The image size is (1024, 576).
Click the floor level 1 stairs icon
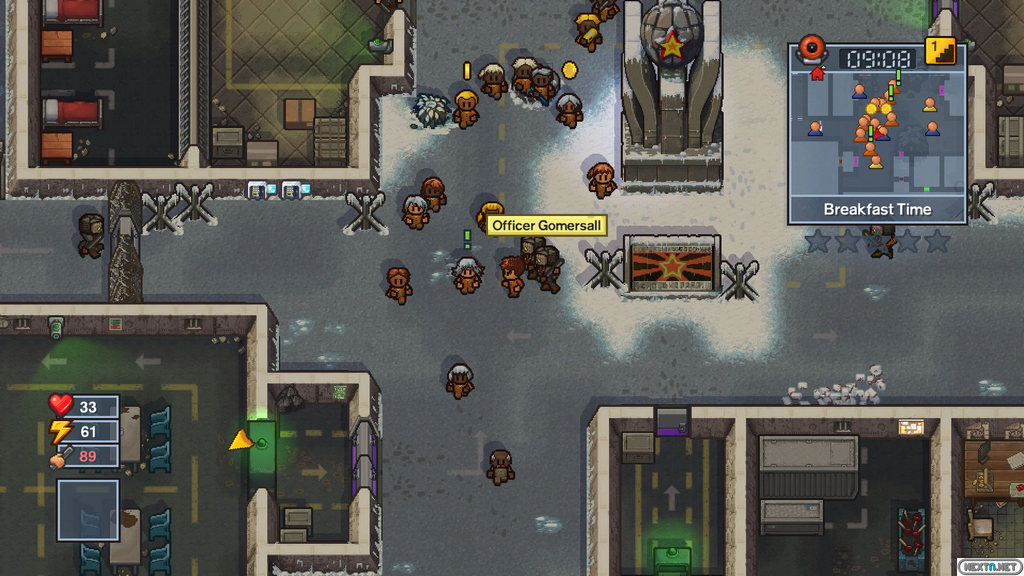[940, 51]
